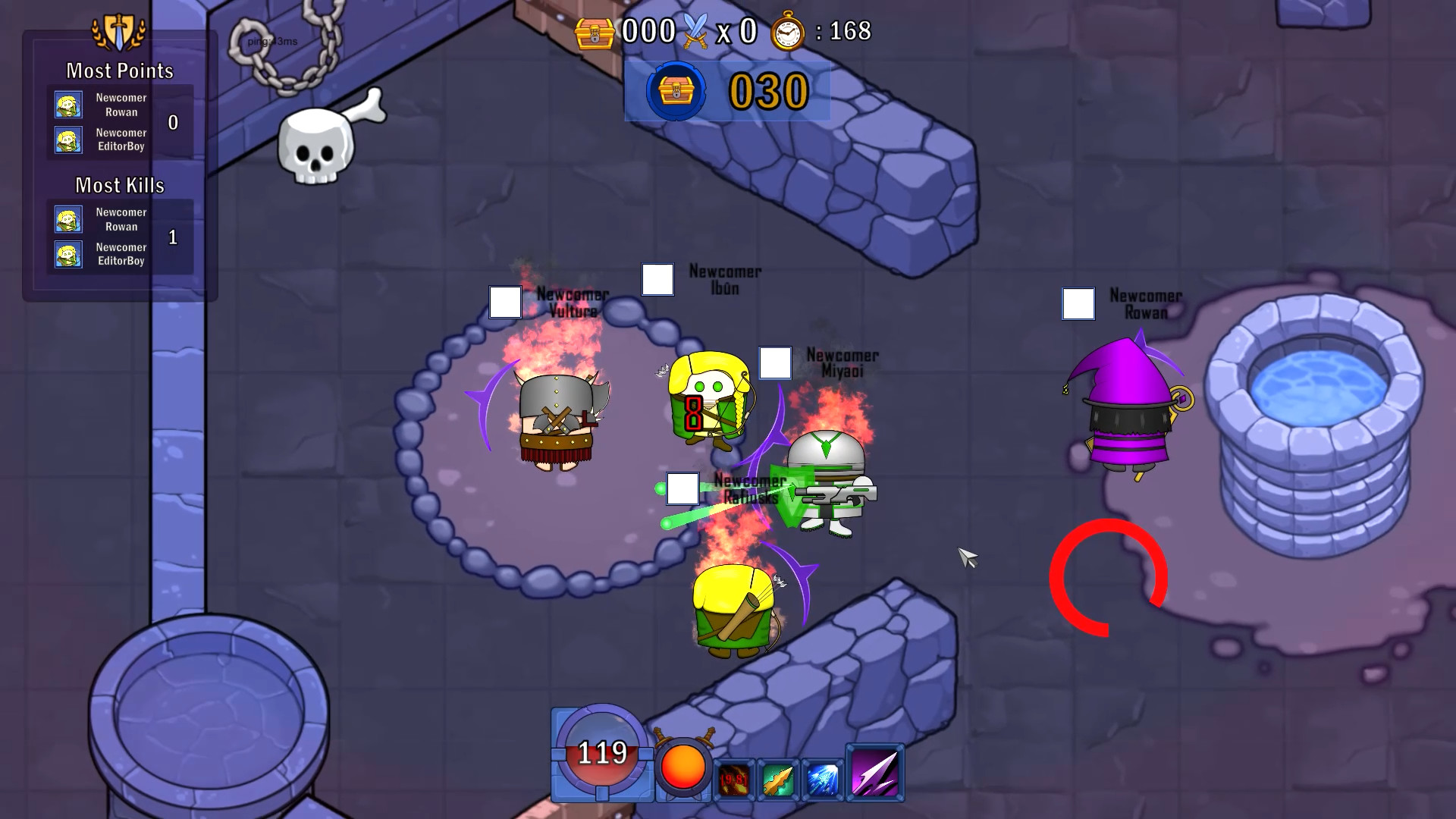Click the health orb showing 119

[601, 753]
